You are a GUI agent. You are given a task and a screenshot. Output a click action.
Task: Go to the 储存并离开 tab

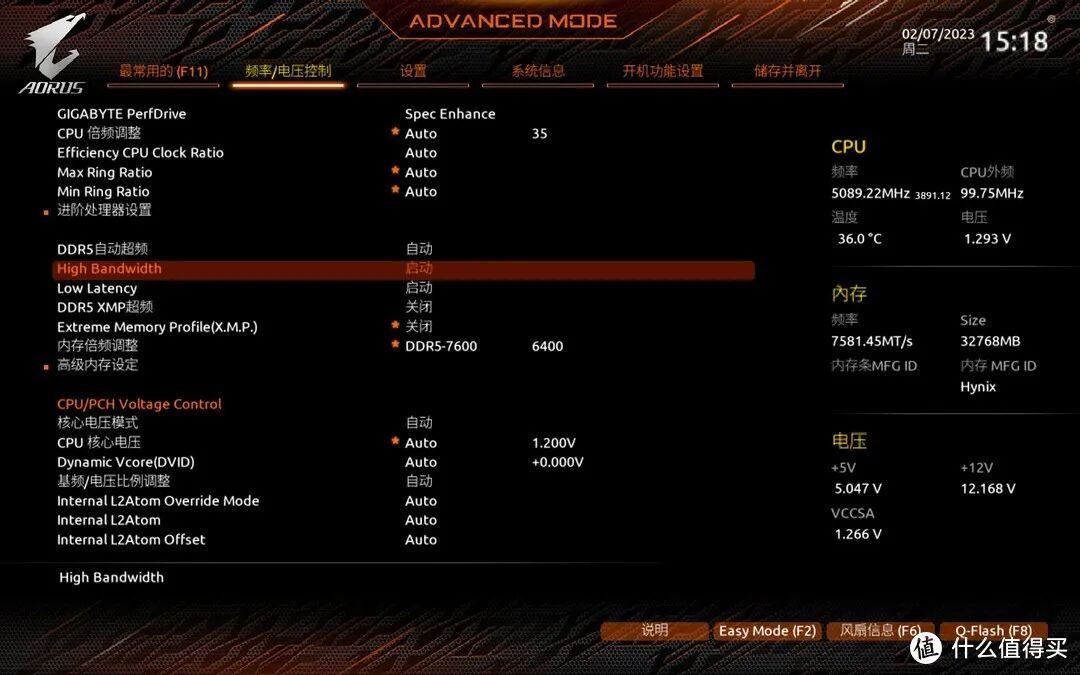(788, 71)
